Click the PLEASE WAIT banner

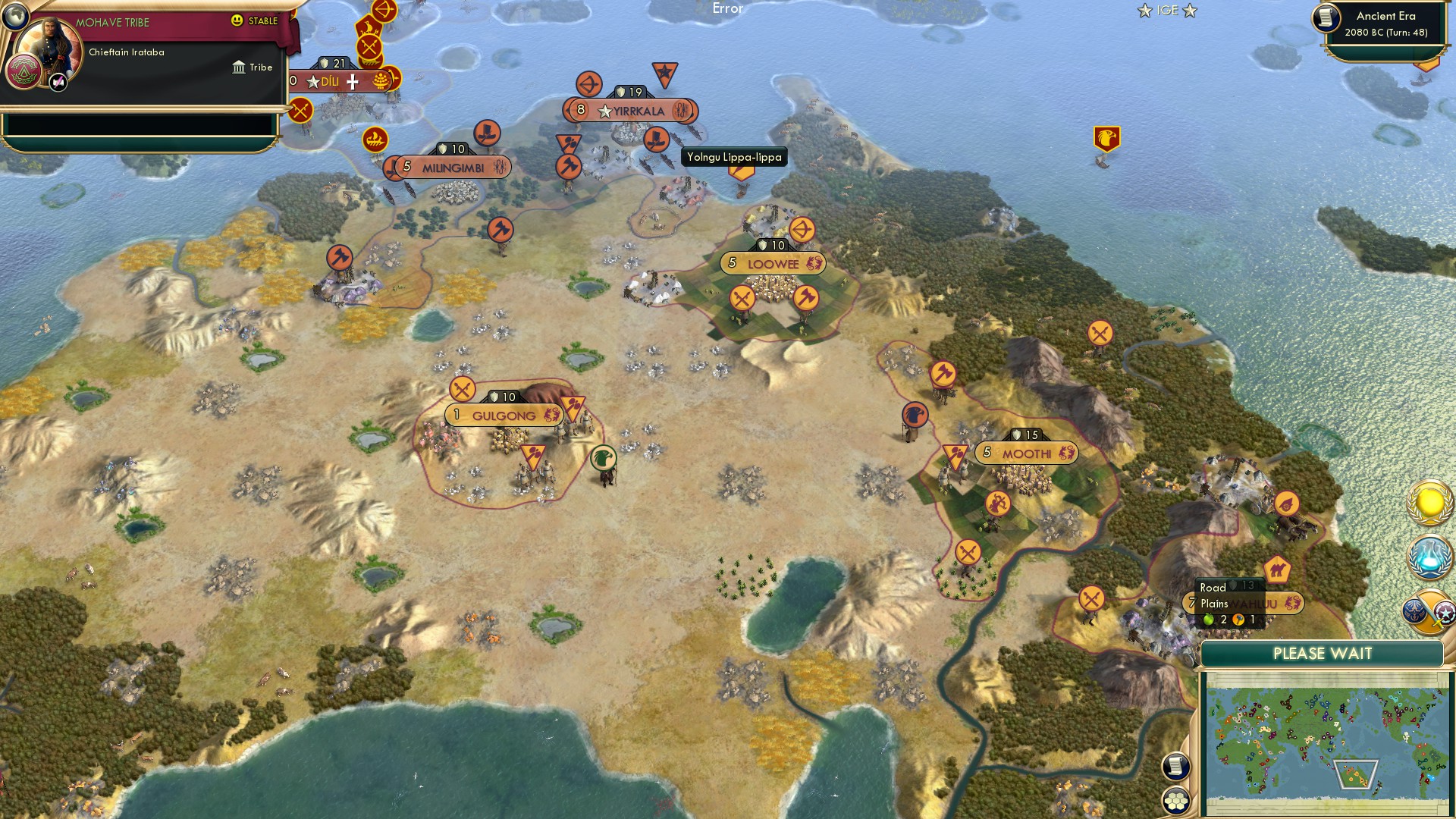point(1323,653)
